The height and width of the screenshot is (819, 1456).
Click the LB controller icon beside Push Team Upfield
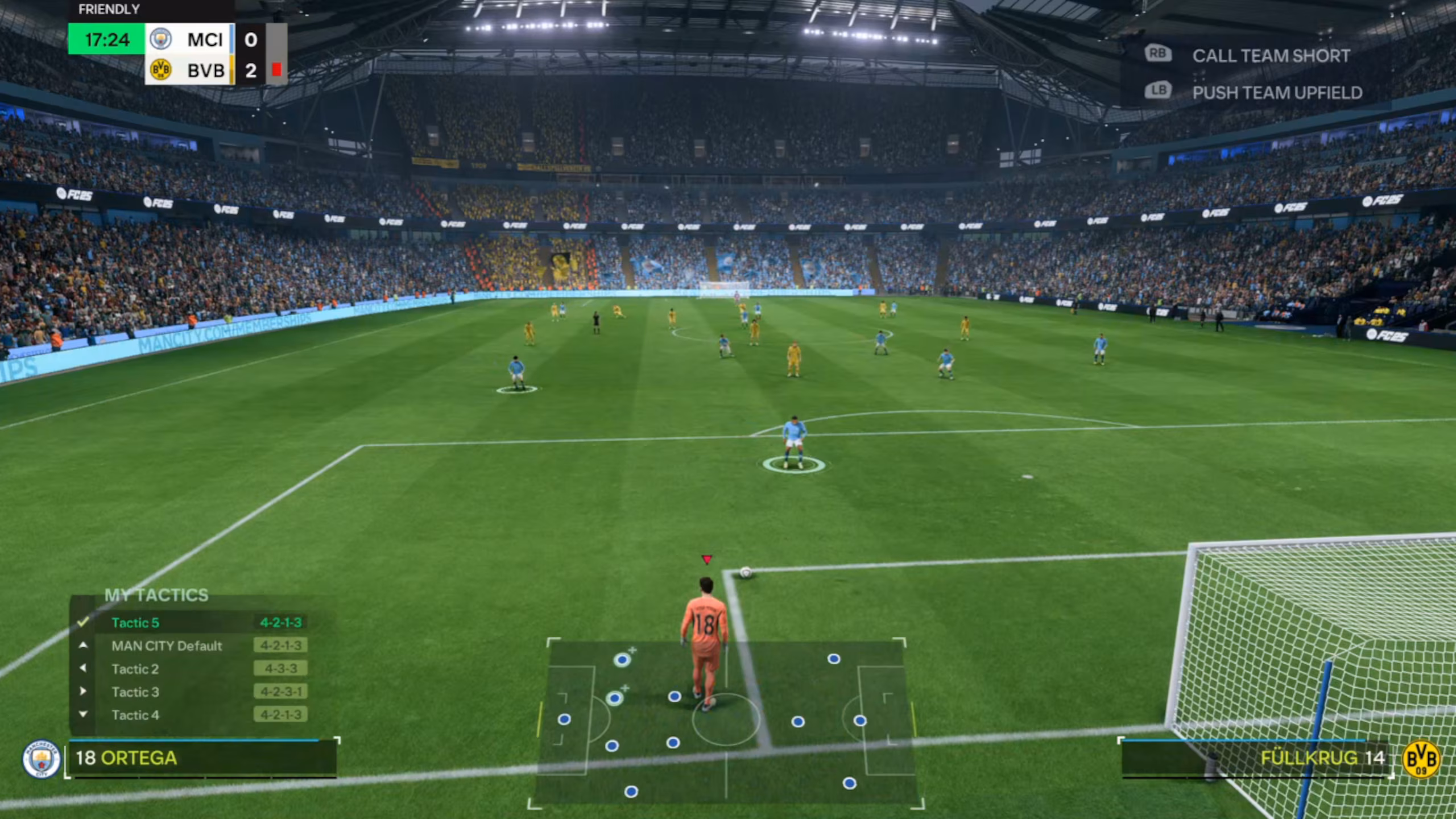(1159, 91)
